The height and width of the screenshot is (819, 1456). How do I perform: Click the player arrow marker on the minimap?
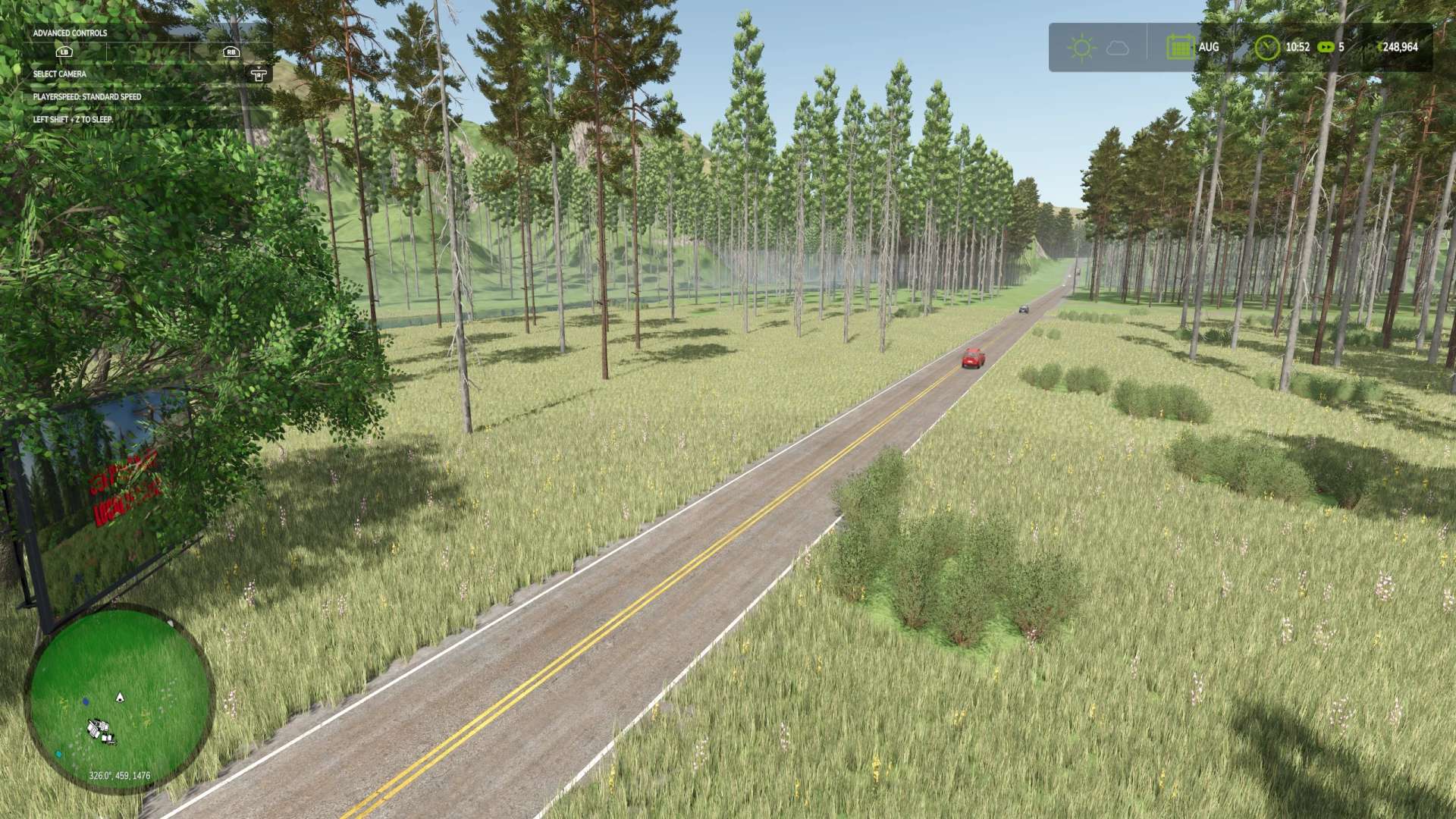(119, 697)
